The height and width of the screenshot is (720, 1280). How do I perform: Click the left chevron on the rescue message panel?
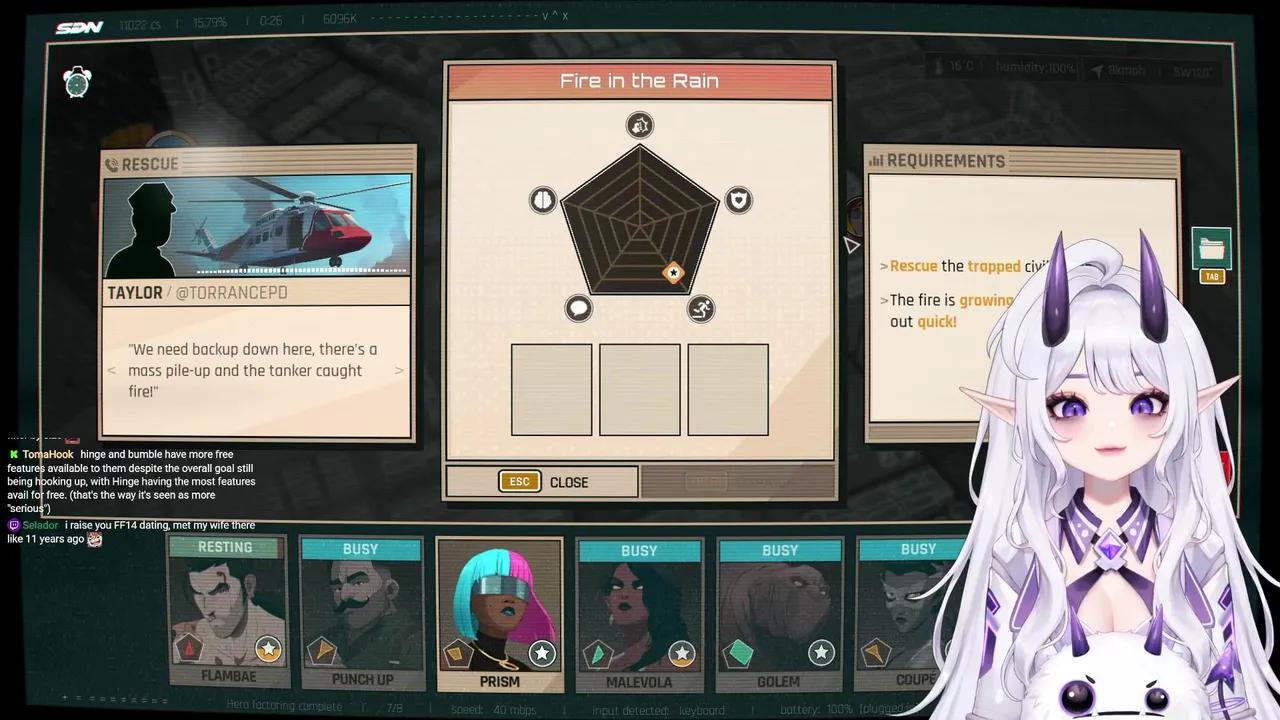click(x=112, y=370)
